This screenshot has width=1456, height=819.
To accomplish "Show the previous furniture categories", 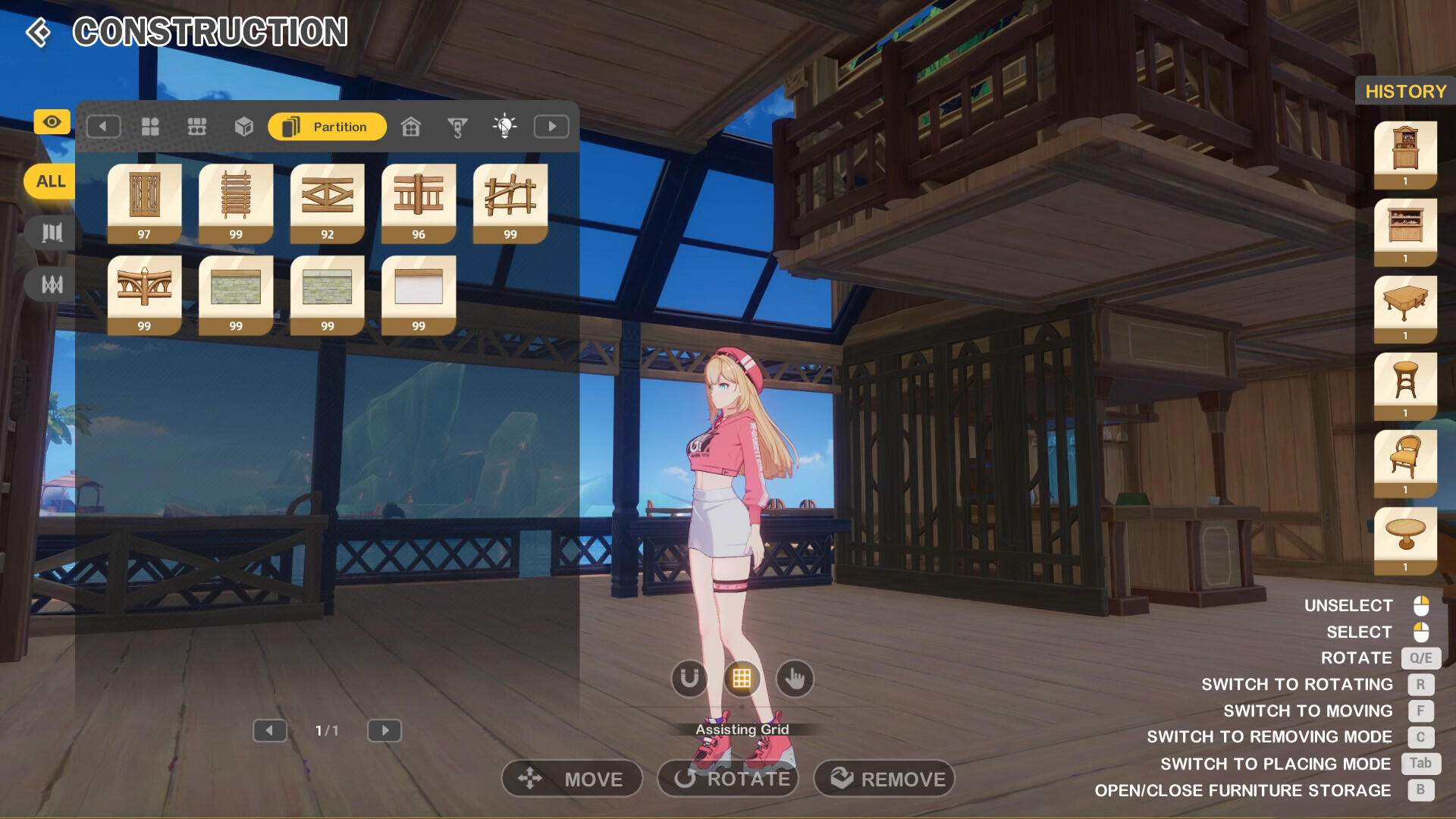I will (x=103, y=127).
